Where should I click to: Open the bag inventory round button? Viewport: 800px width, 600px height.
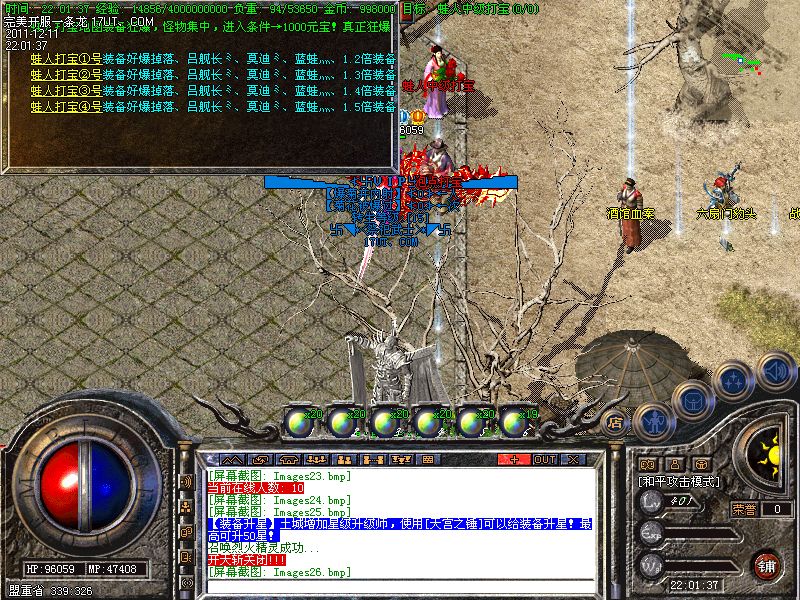pyautogui.click(x=692, y=401)
